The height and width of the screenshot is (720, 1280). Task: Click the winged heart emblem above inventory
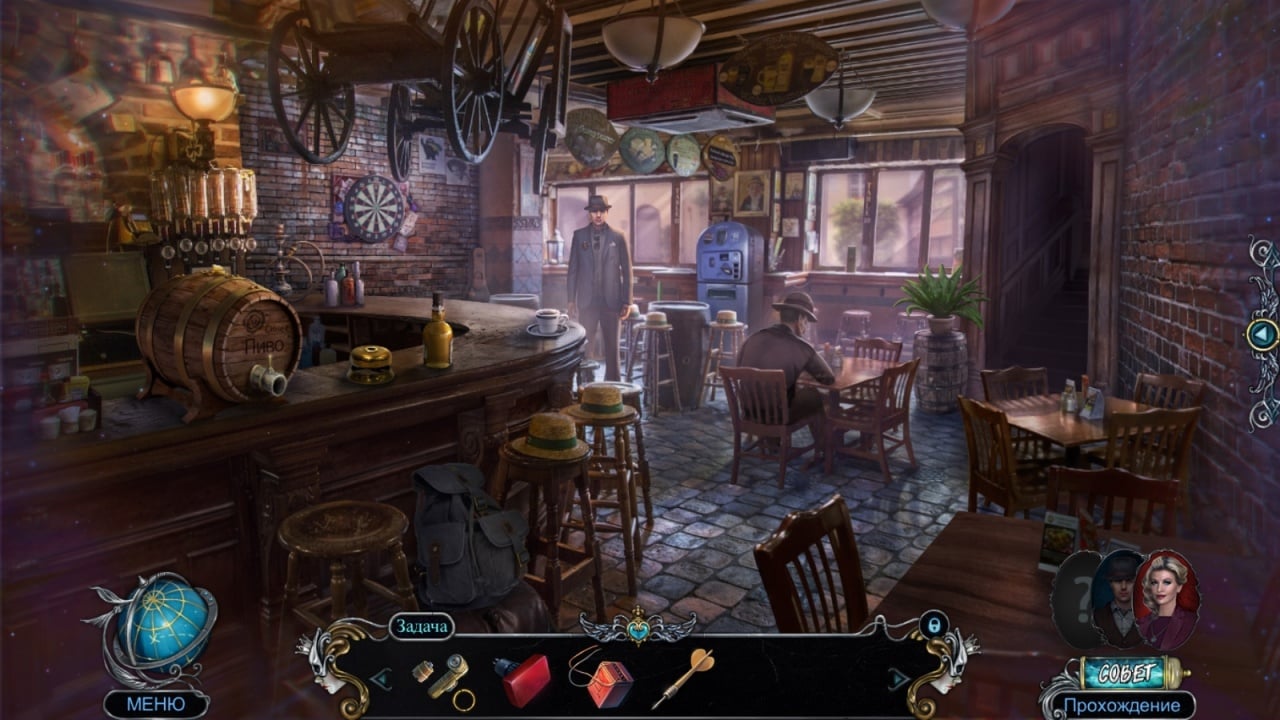(637, 628)
